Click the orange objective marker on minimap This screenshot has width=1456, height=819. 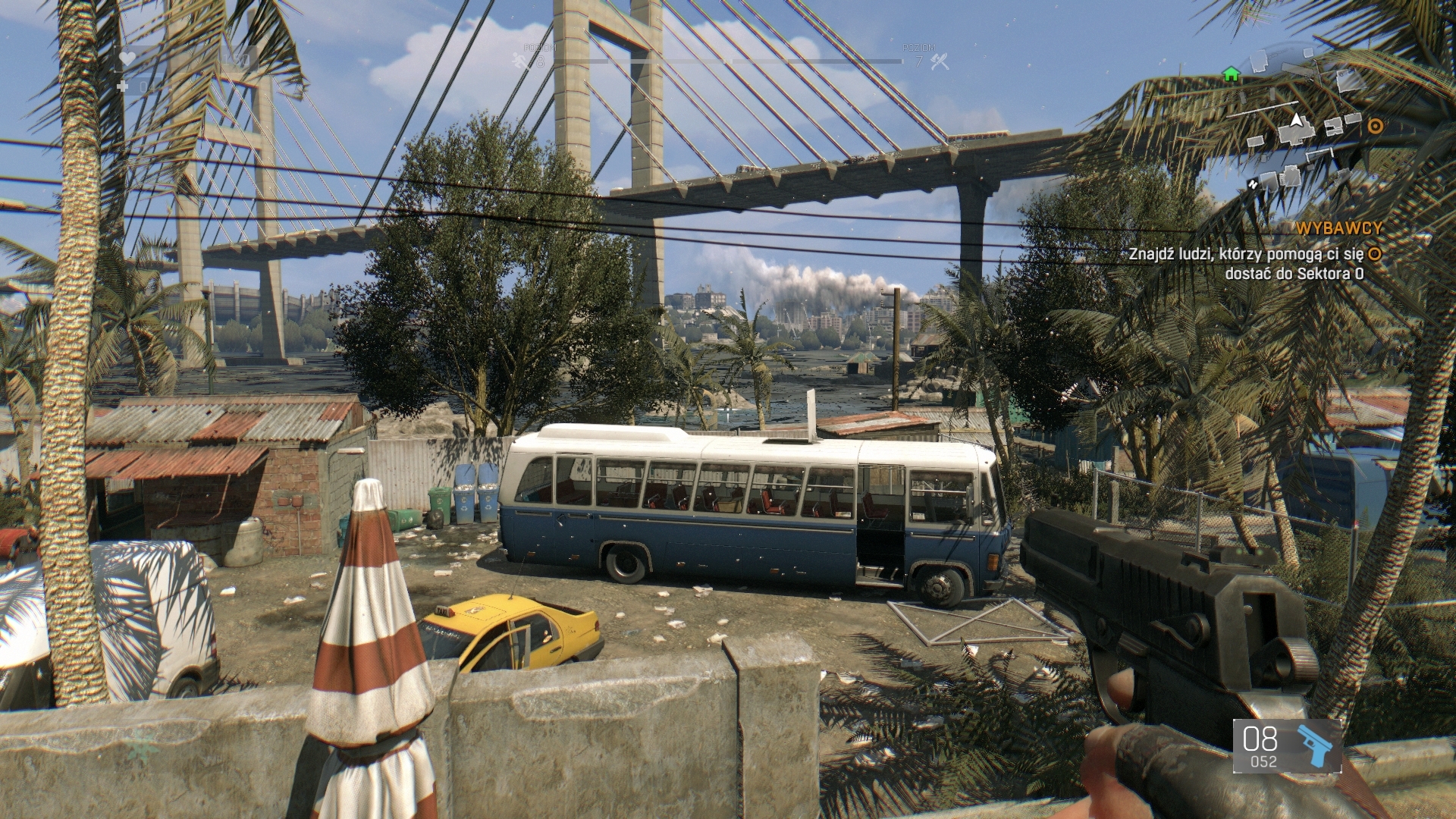tap(1374, 126)
